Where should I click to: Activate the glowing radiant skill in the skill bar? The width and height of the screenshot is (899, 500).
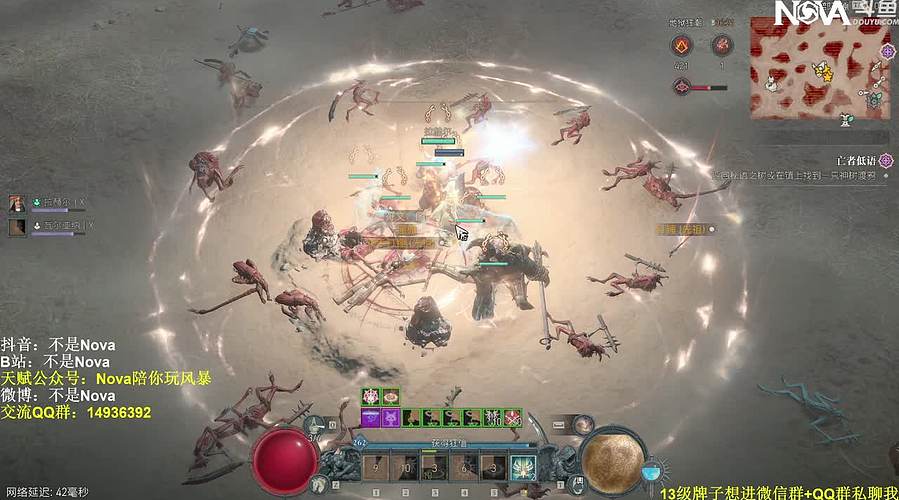click(521, 467)
